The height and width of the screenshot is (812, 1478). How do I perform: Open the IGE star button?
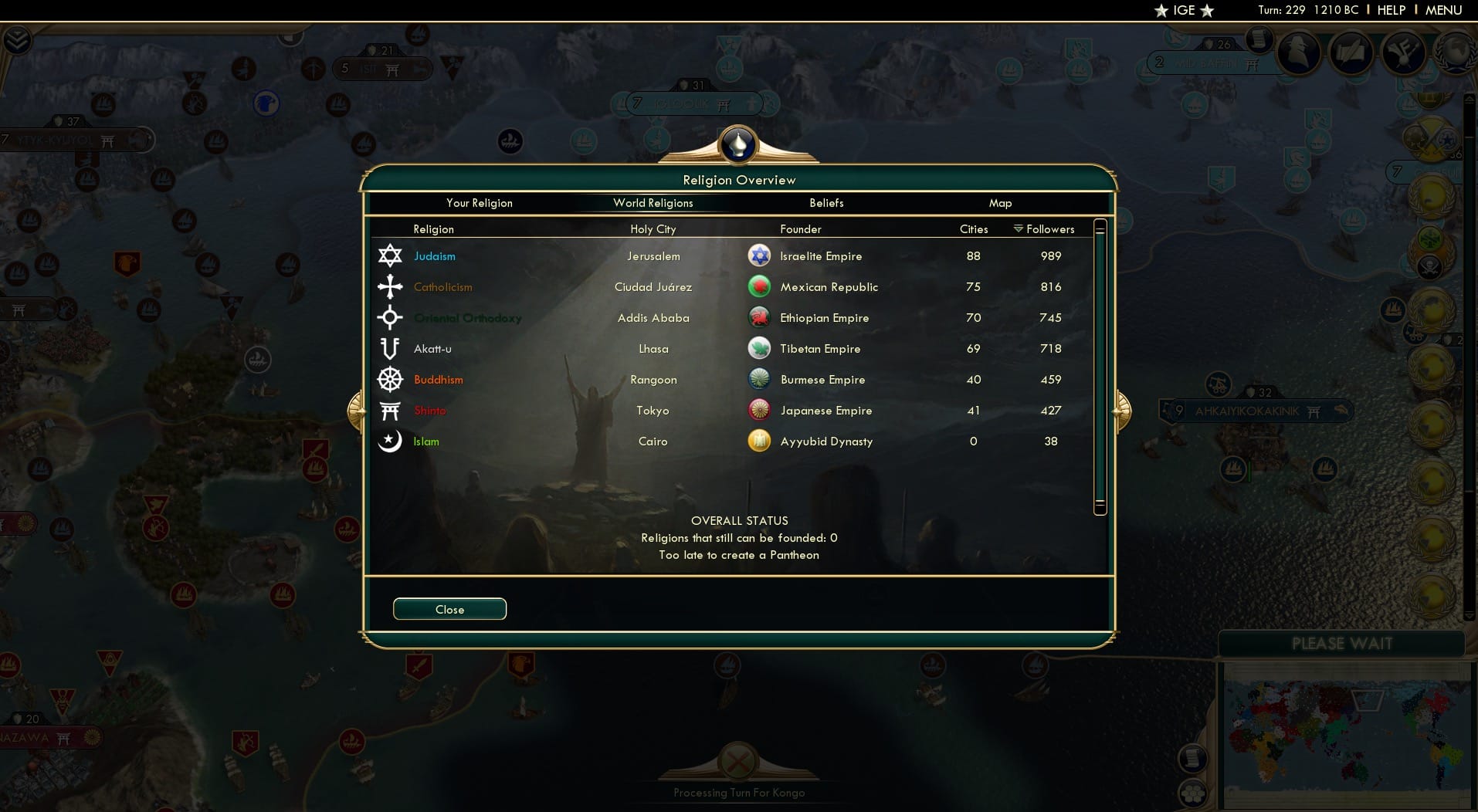point(1184,11)
